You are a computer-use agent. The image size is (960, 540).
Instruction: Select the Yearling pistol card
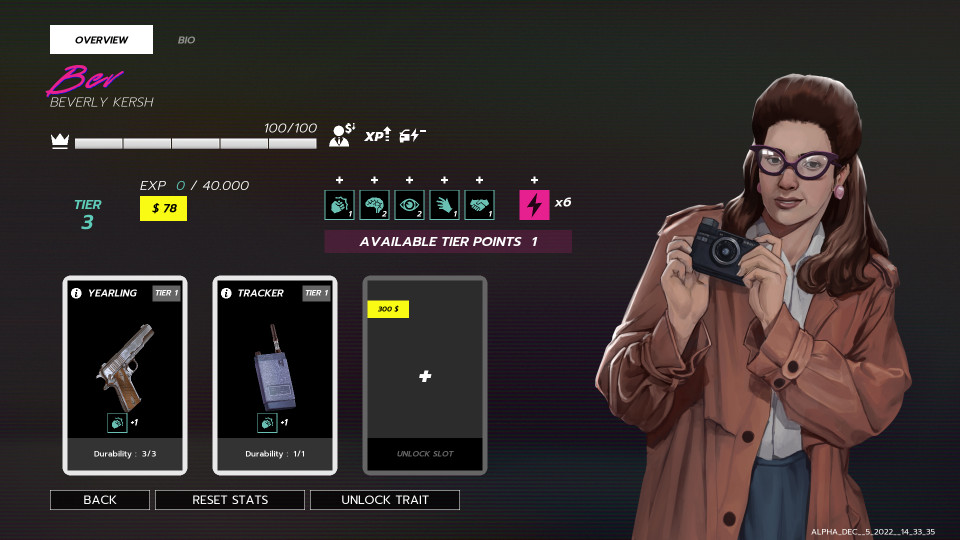click(x=125, y=374)
